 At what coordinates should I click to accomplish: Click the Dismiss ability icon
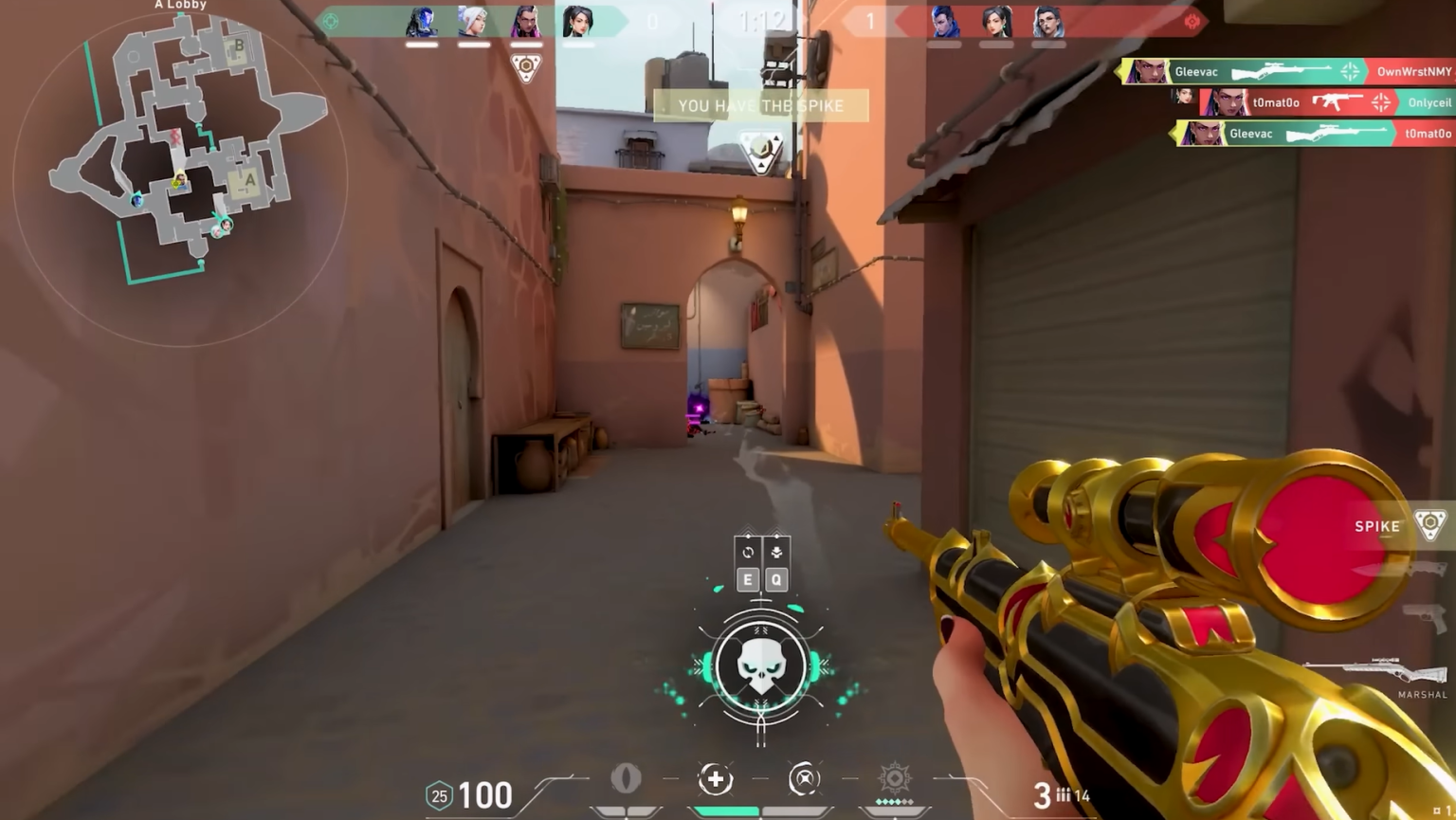coord(803,779)
